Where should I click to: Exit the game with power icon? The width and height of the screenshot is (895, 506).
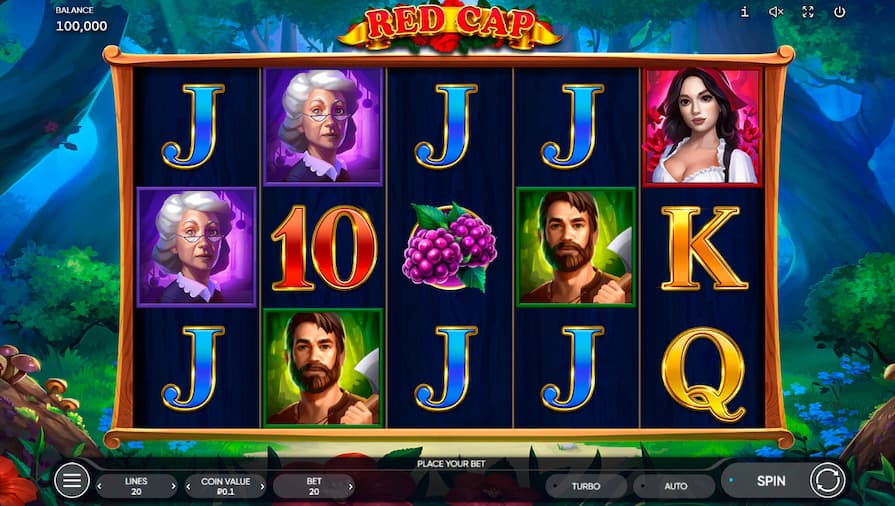[x=839, y=12]
